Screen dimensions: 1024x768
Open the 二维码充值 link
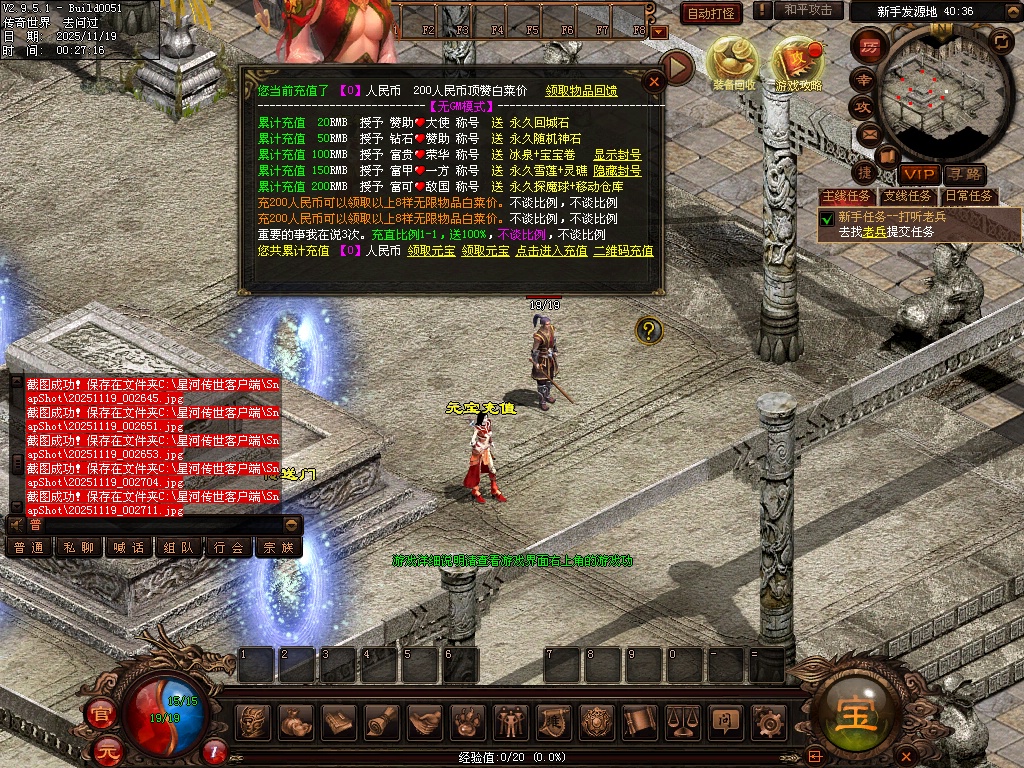(623, 251)
